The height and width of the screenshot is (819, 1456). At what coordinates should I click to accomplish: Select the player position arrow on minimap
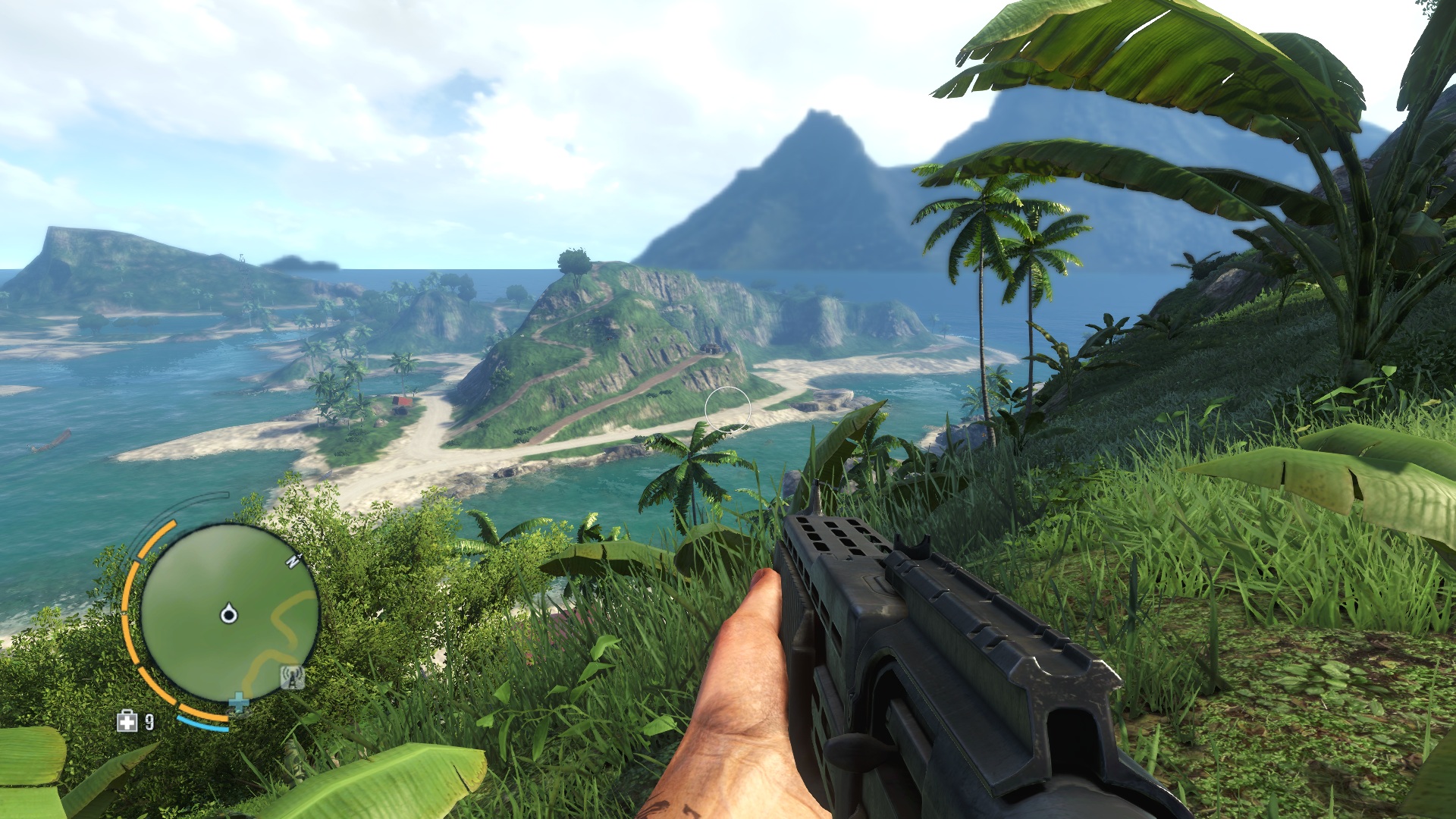click(x=228, y=613)
